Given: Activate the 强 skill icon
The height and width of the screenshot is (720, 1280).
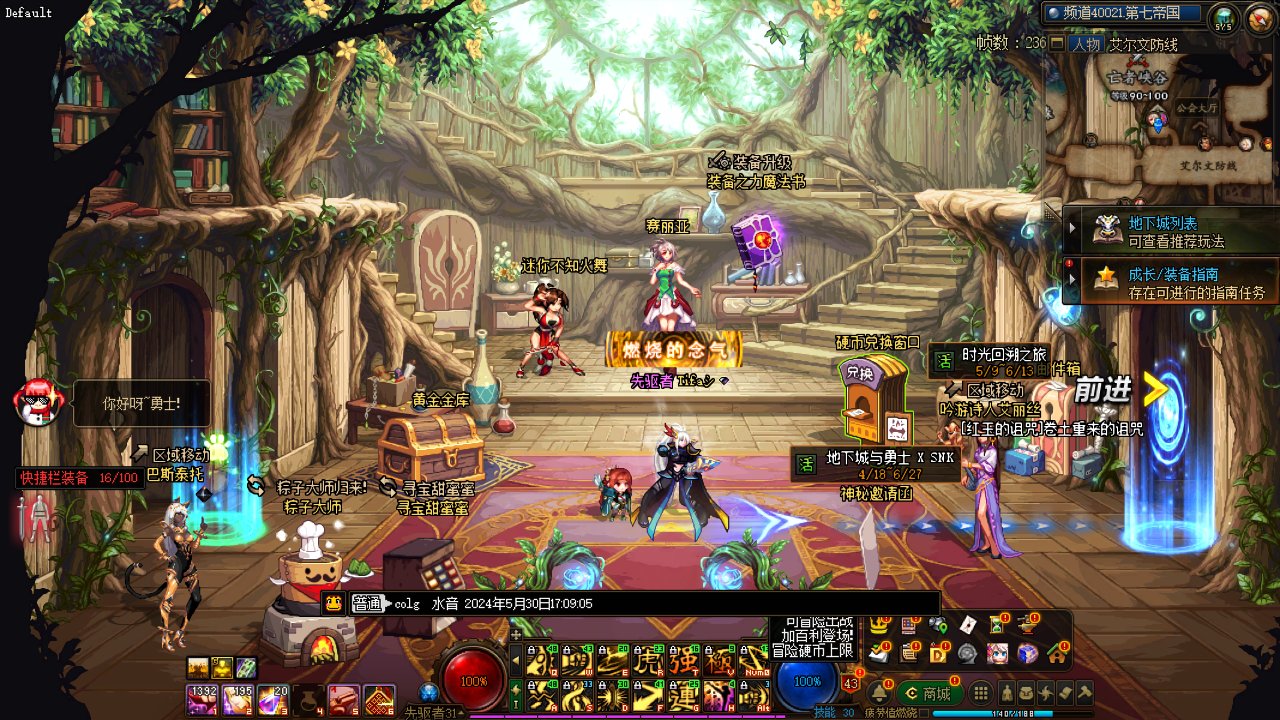Looking at the screenshot, I should pos(684,661).
